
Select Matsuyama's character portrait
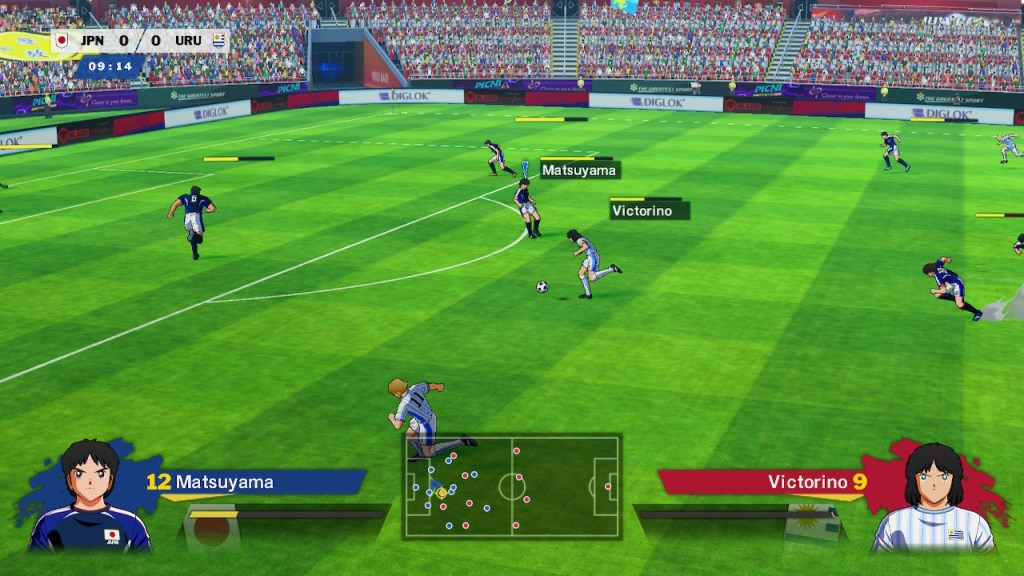[90, 496]
